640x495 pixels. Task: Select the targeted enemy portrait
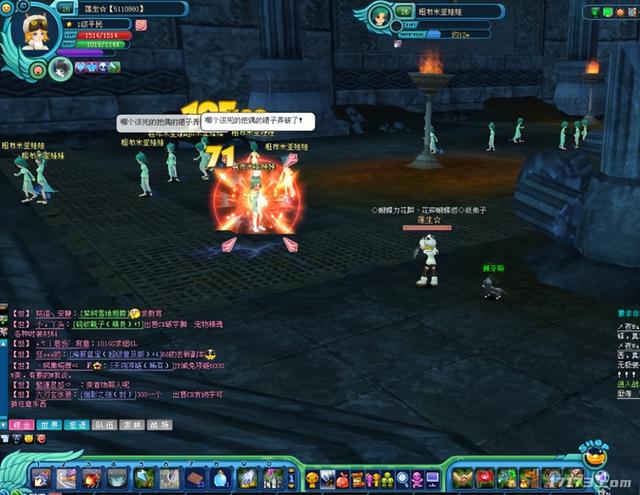click(381, 17)
